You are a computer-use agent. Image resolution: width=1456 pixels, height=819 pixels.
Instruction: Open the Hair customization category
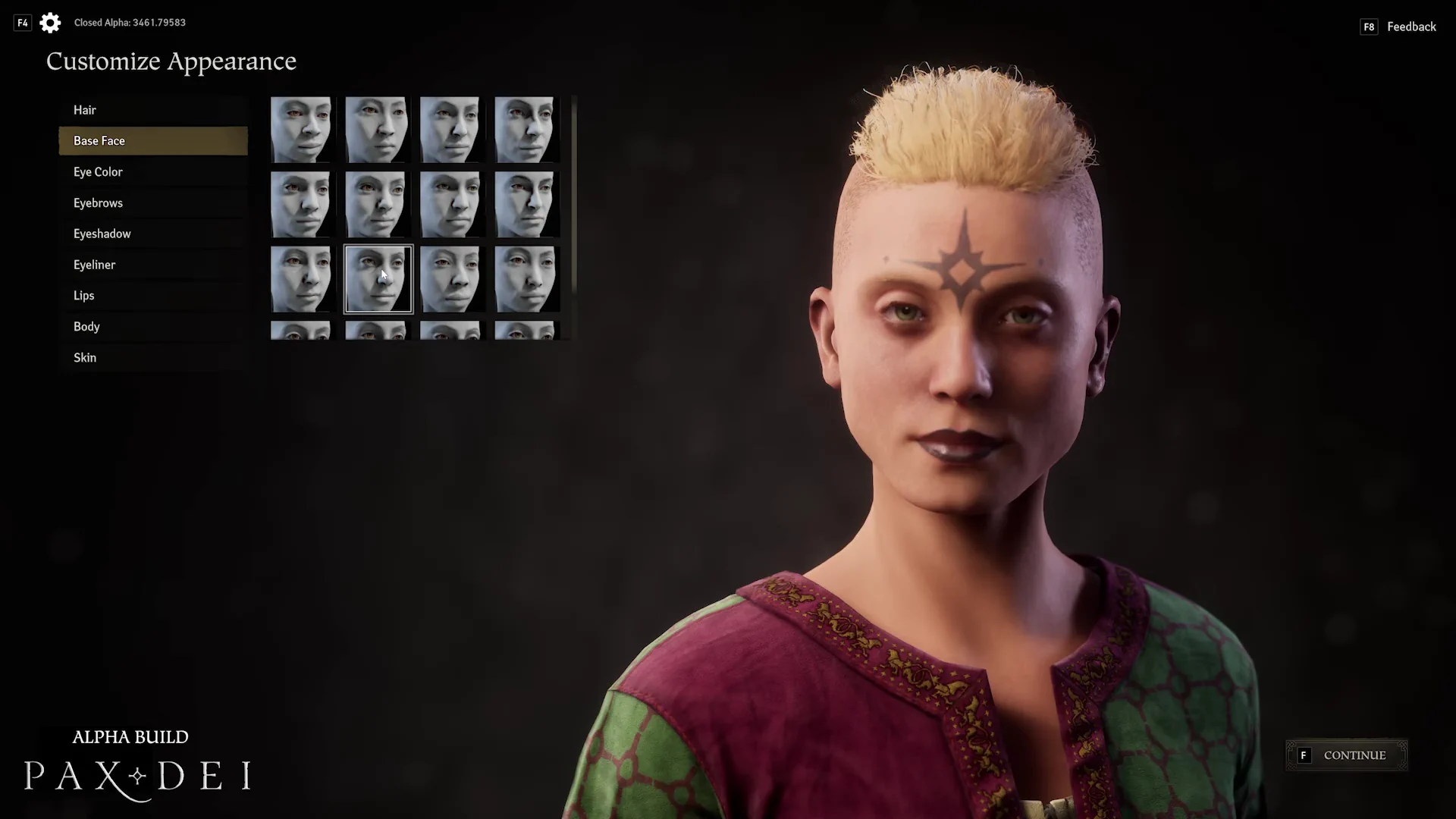point(85,110)
